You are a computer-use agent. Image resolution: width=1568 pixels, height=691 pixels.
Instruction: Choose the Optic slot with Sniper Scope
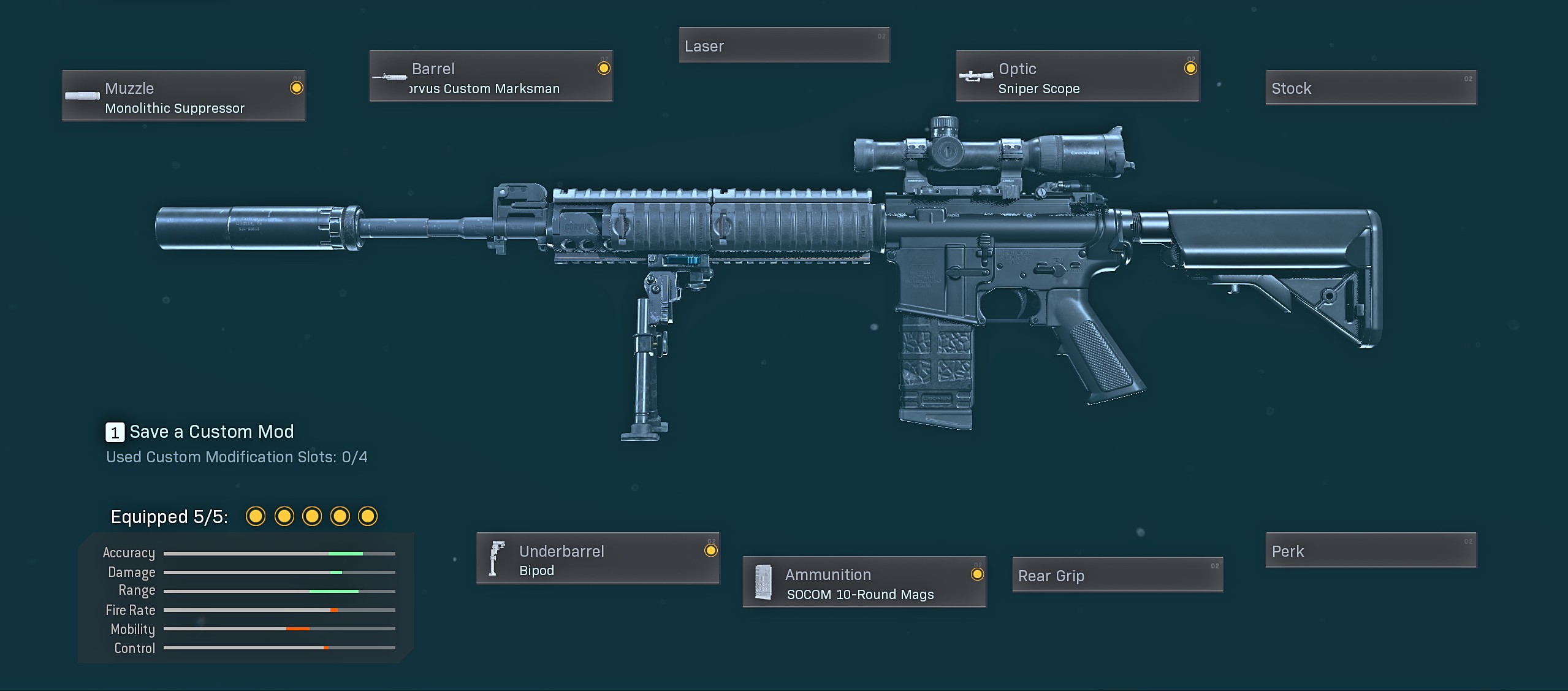coord(1077,77)
